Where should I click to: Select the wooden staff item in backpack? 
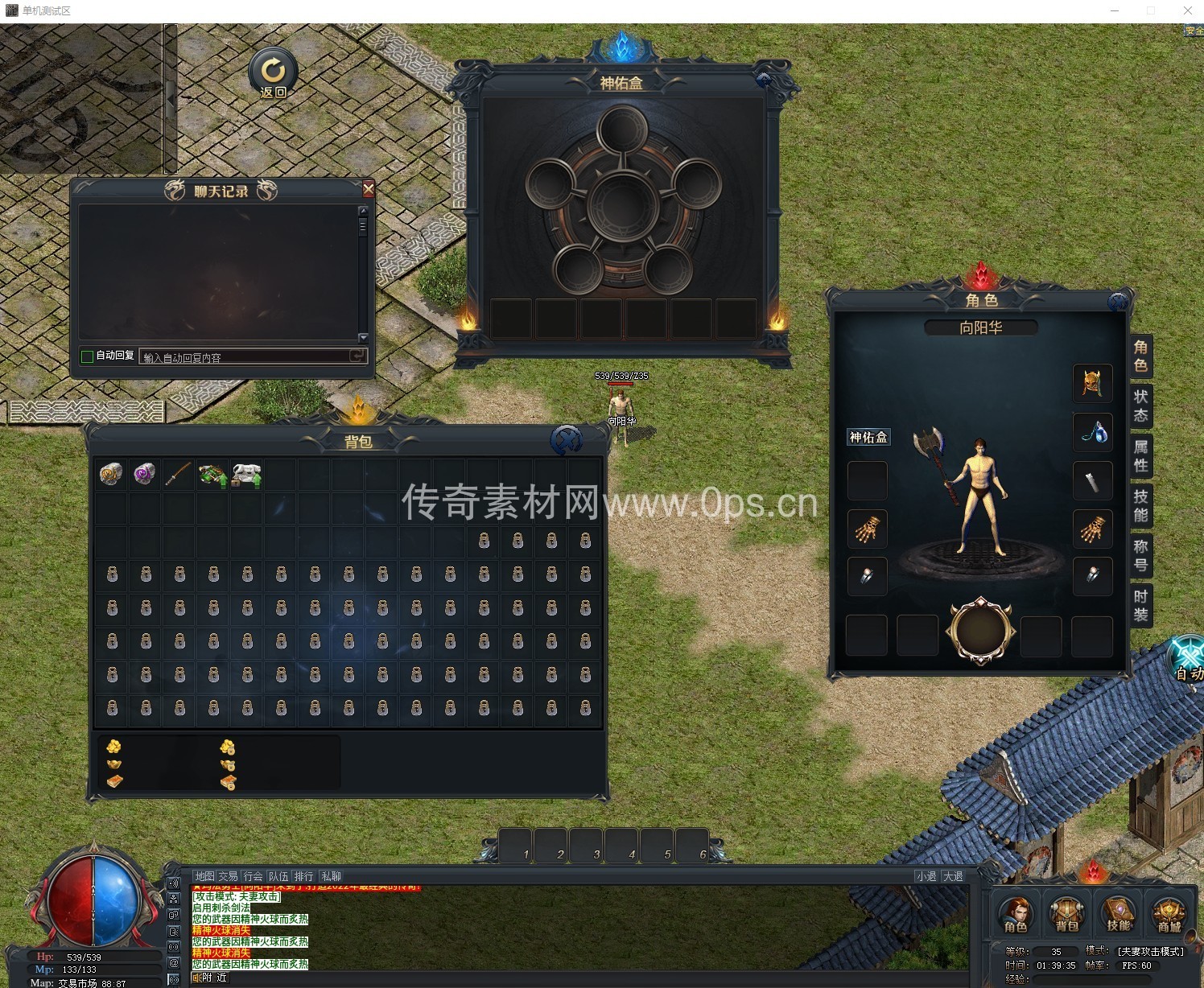pos(179,475)
